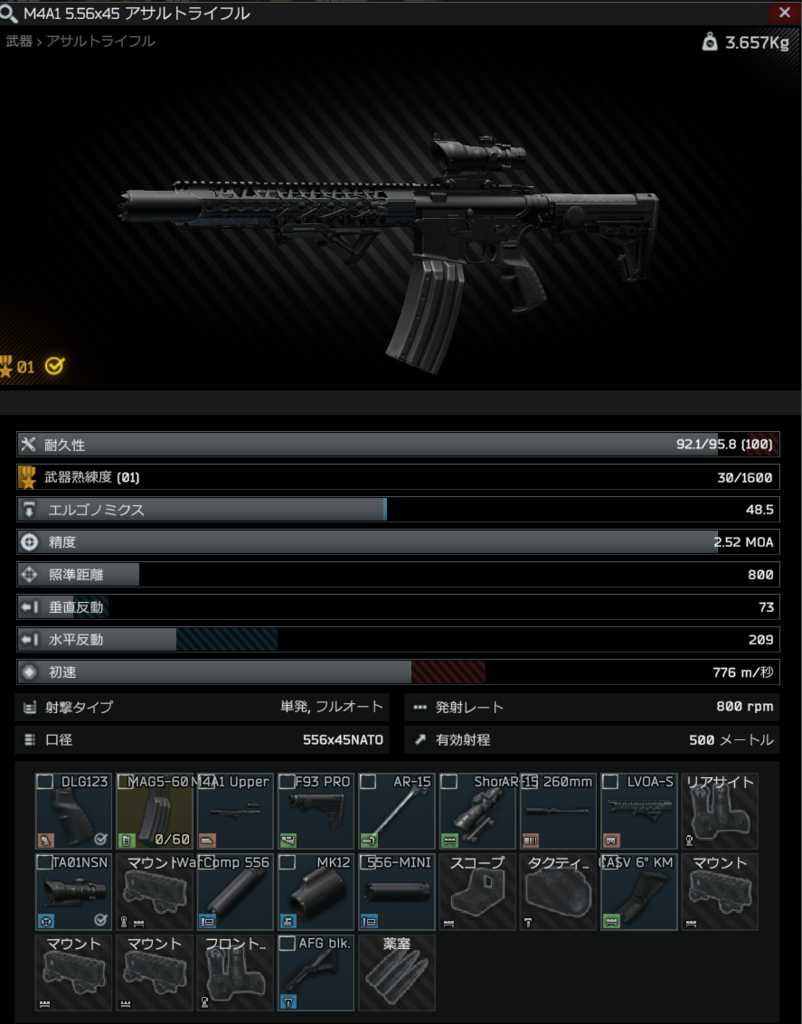Viewport: 802px width, 1024px height.
Task: Select the MK12 gas block slot
Action: 316,892
